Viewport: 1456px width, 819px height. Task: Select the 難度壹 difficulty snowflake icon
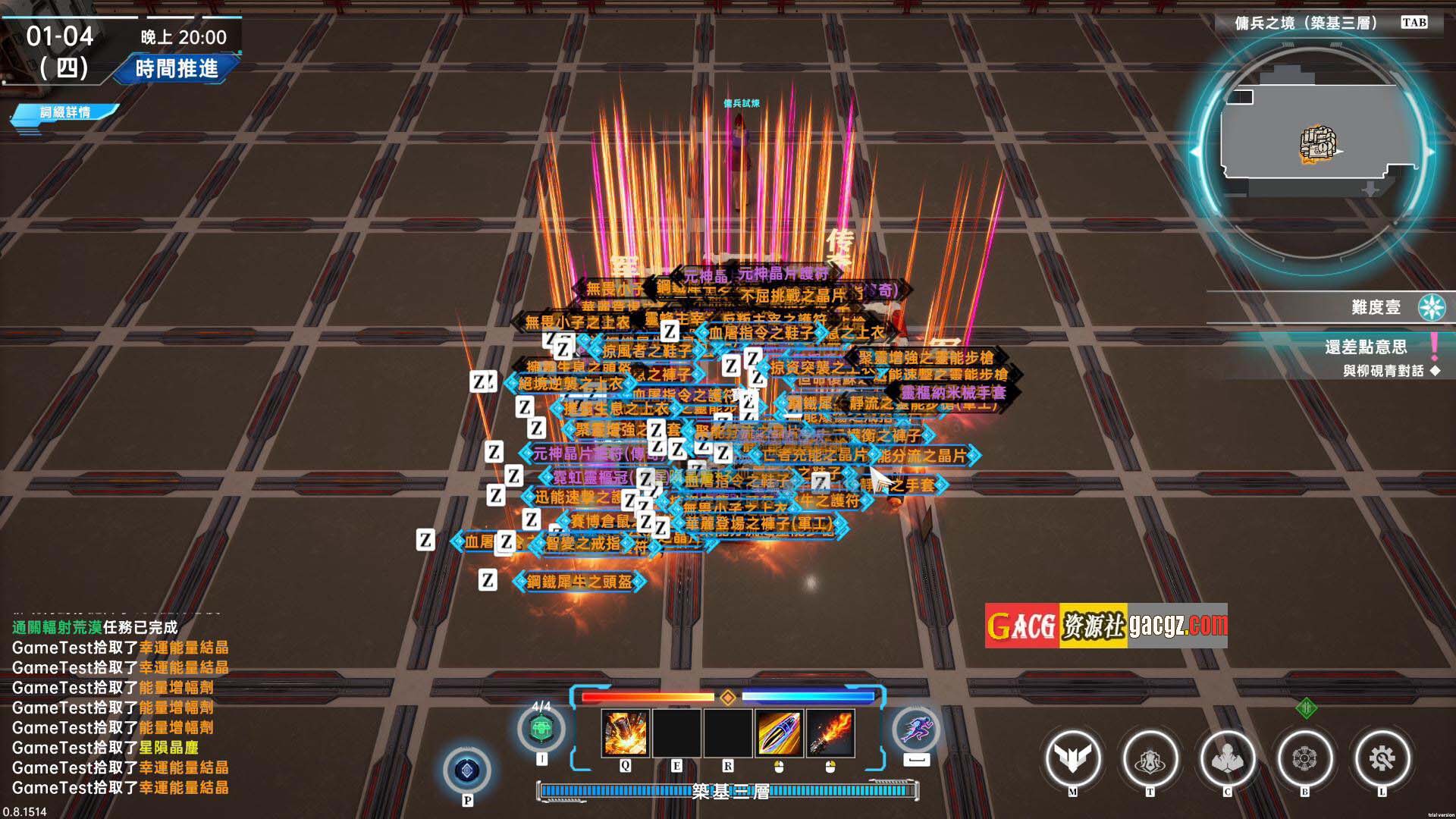[1432, 307]
